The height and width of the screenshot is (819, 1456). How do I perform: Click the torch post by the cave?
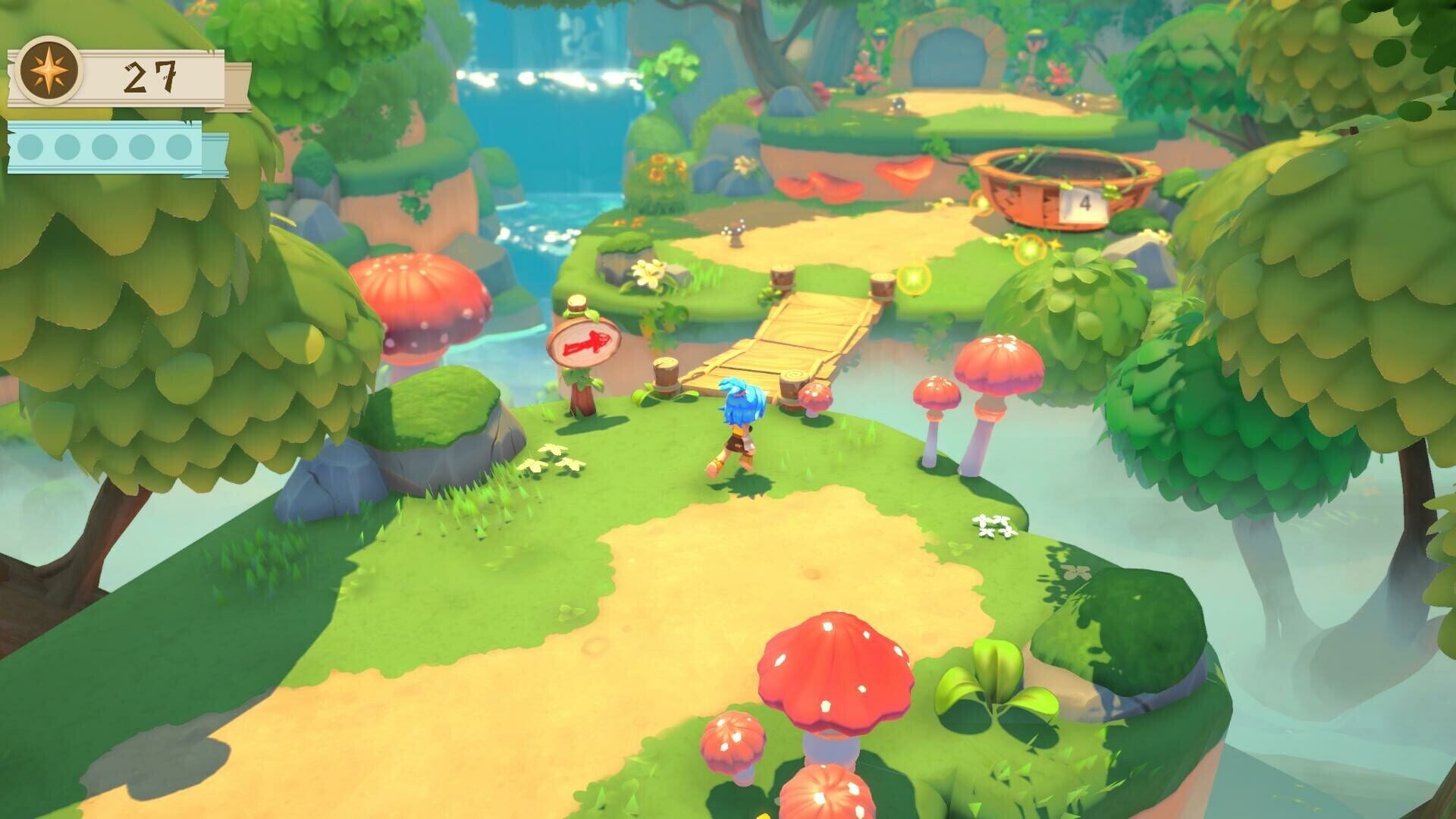tap(880, 36)
